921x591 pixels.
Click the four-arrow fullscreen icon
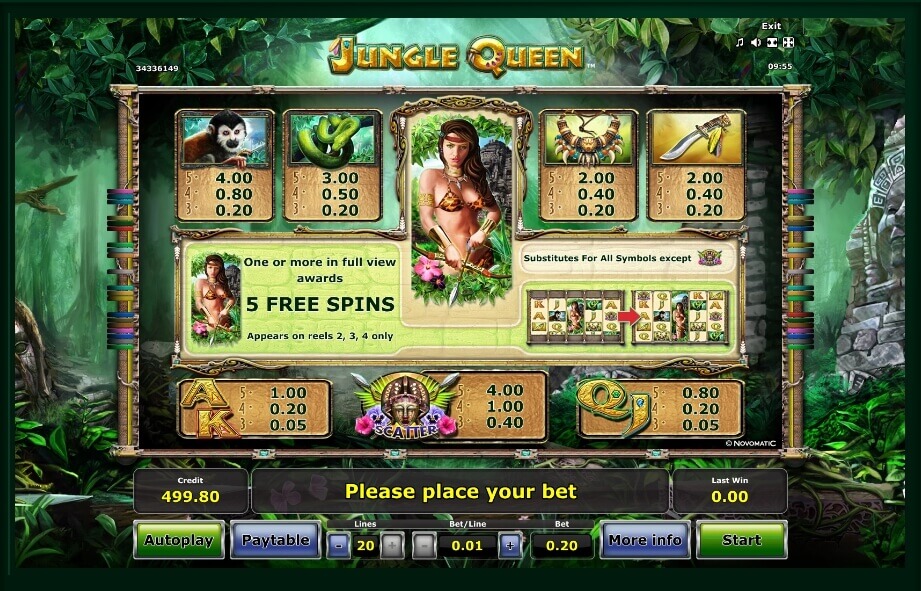coord(788,42)
